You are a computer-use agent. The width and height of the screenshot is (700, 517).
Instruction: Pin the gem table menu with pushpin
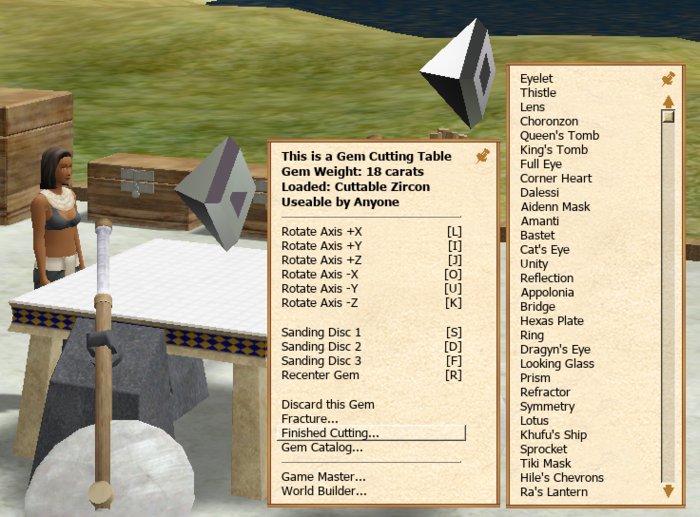(483, 155)
